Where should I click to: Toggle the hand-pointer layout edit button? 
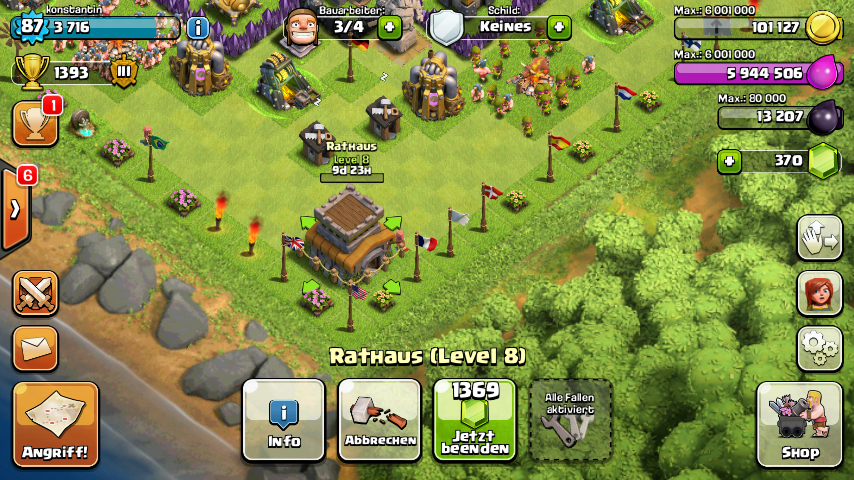[819, 238]
